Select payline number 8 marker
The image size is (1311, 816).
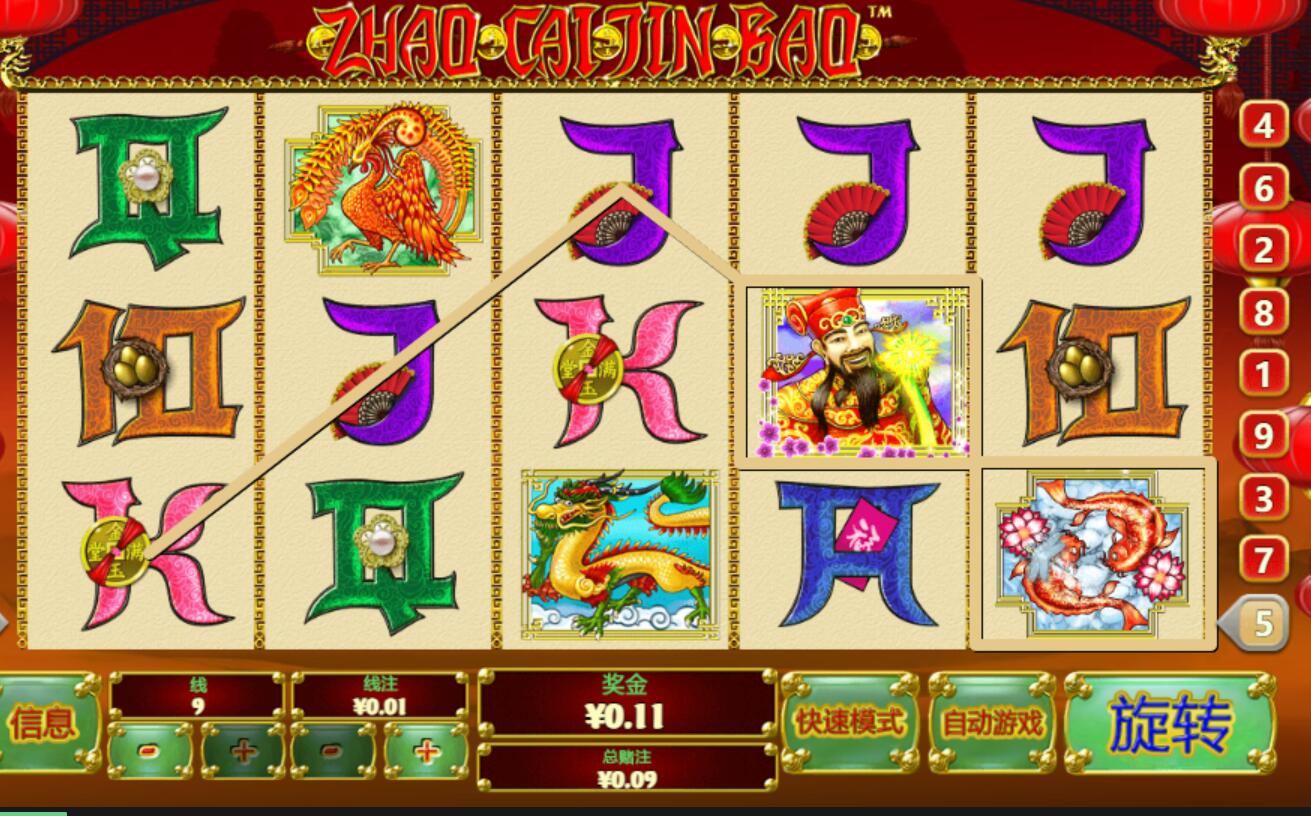click(x=1264, y=313)
